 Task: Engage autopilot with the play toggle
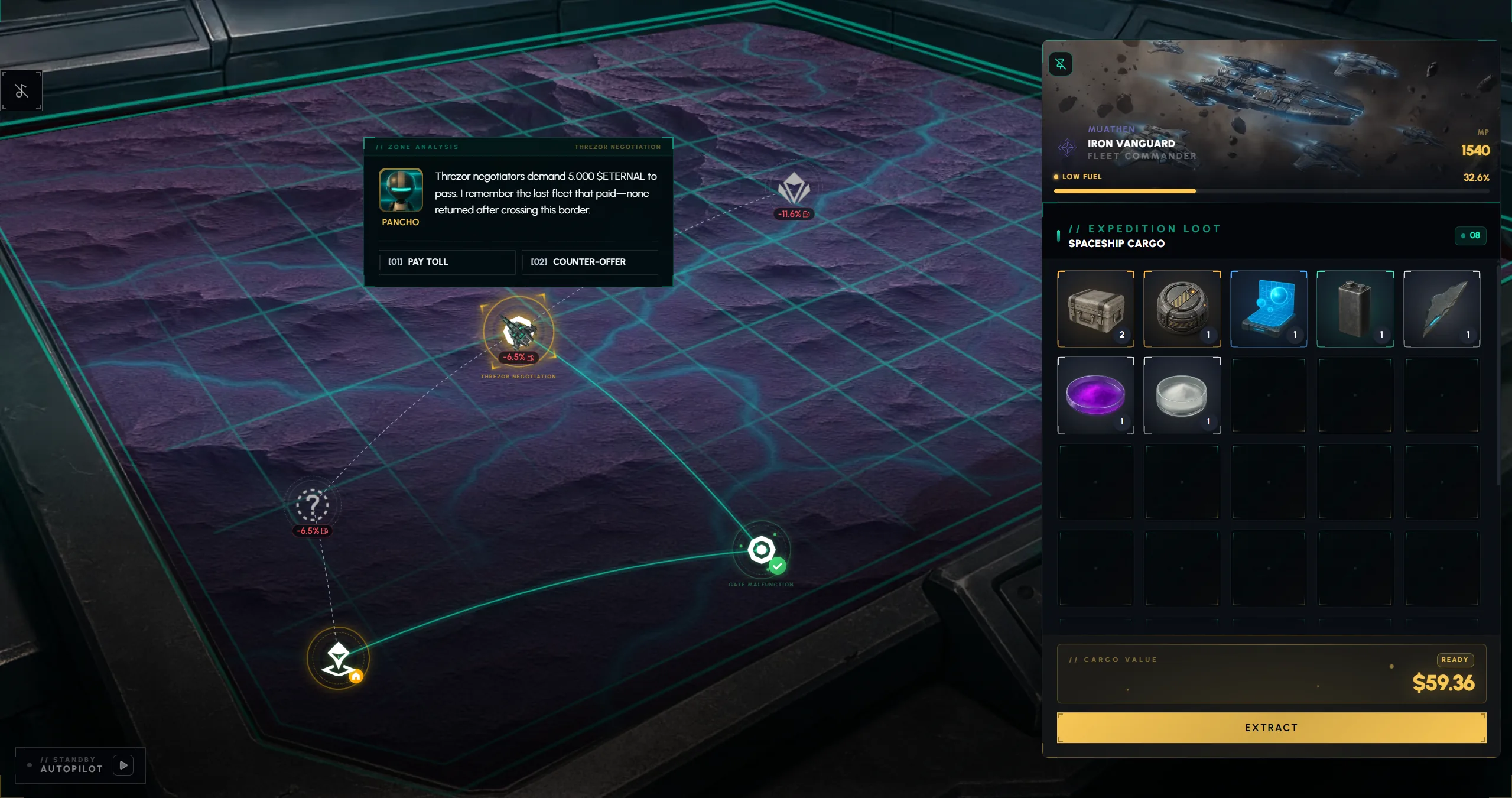pos(123,765)
